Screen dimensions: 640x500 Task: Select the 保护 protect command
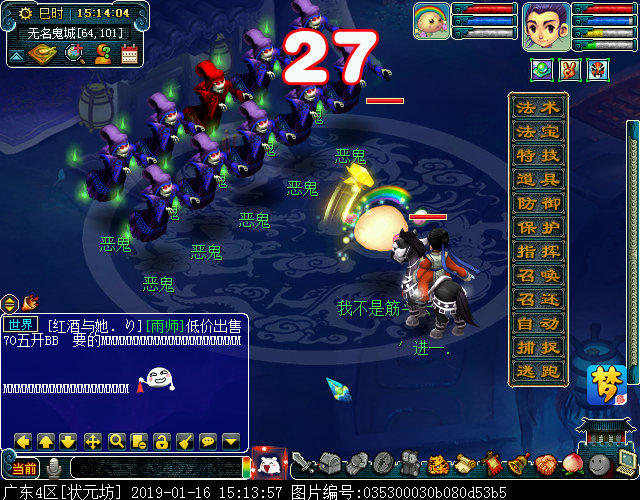coord(538,228)
